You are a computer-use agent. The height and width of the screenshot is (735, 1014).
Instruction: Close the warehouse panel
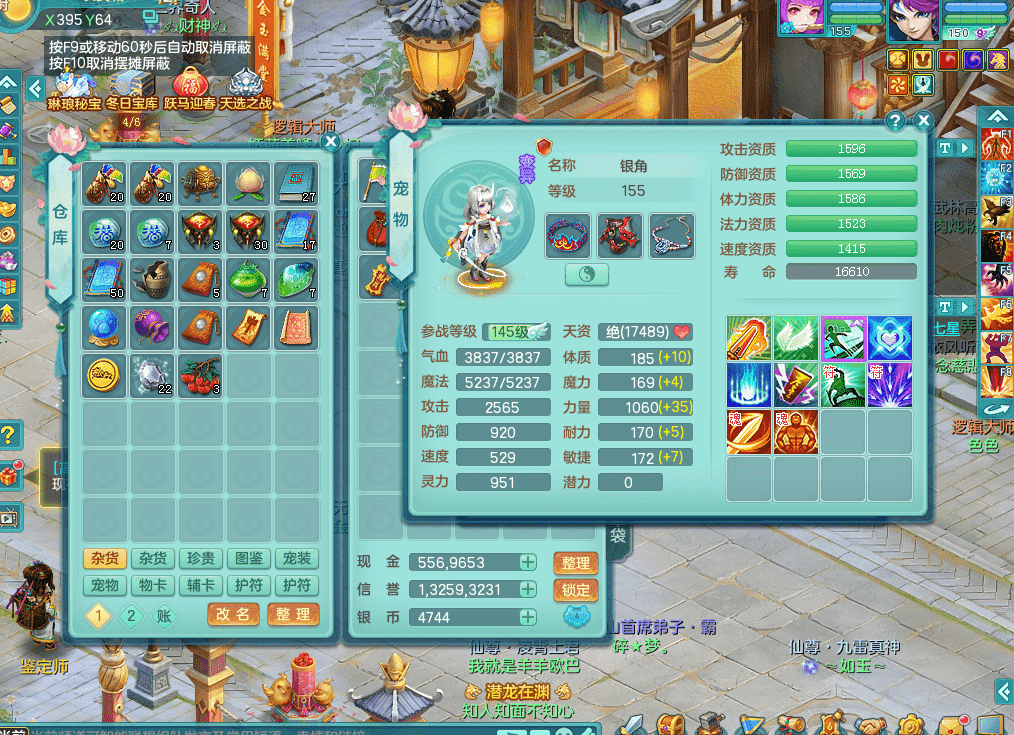pos(331,142)
